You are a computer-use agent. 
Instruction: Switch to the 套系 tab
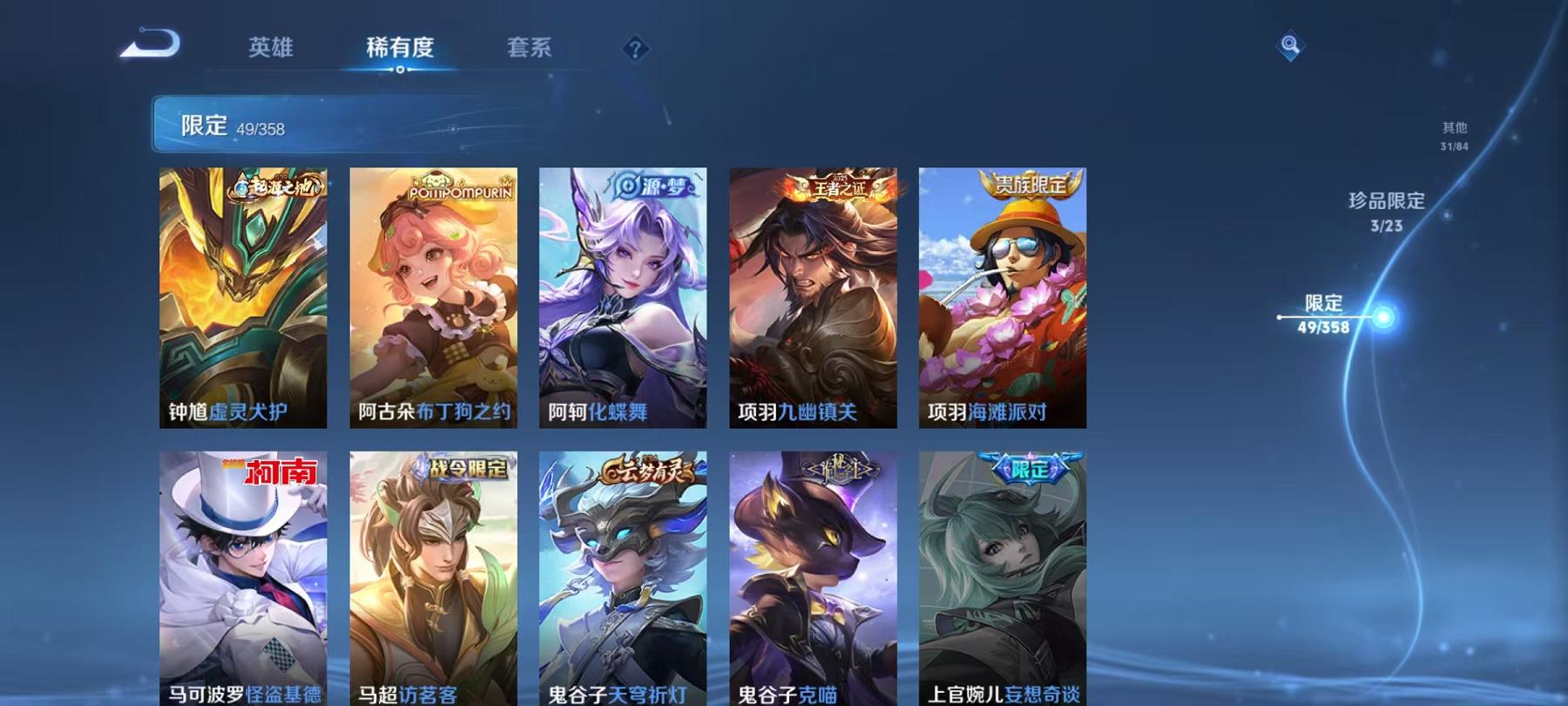point(529,49)
